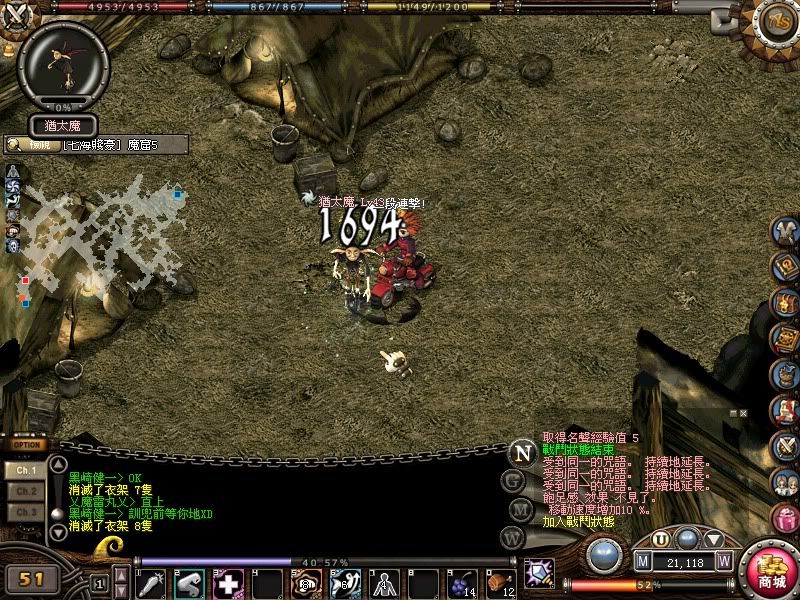800x600 pixels.
Task: Click the minimap overlay
Action: pyautogui.click(x=95, y=225)
